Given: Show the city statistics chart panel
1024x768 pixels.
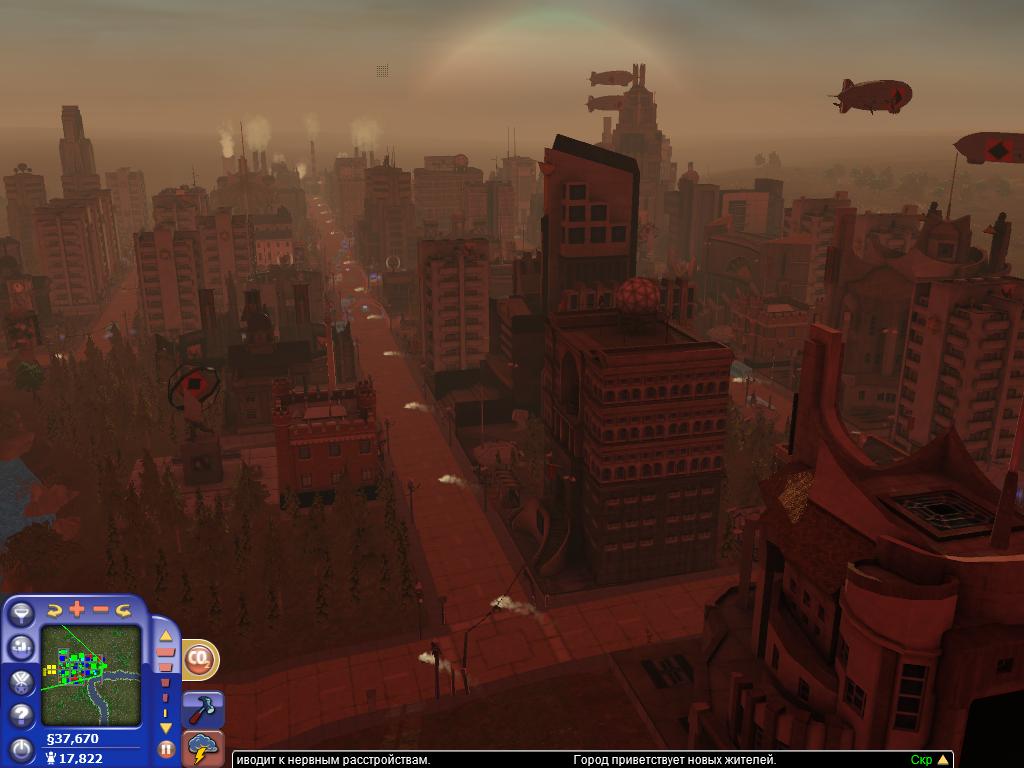Looking at the screenshot, I should pos(21,647).
